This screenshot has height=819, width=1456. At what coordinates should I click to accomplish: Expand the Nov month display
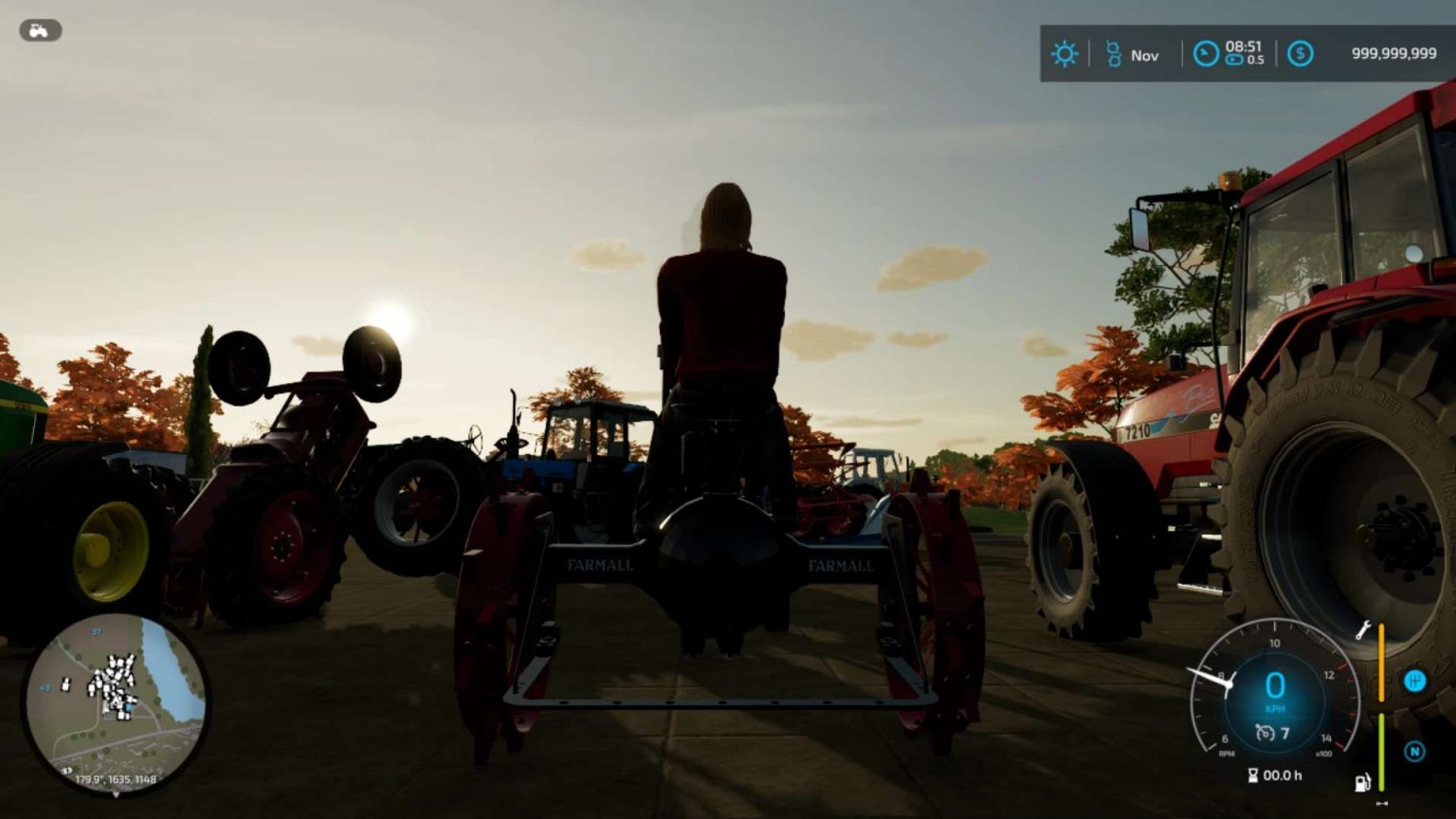click(1144, 55)
